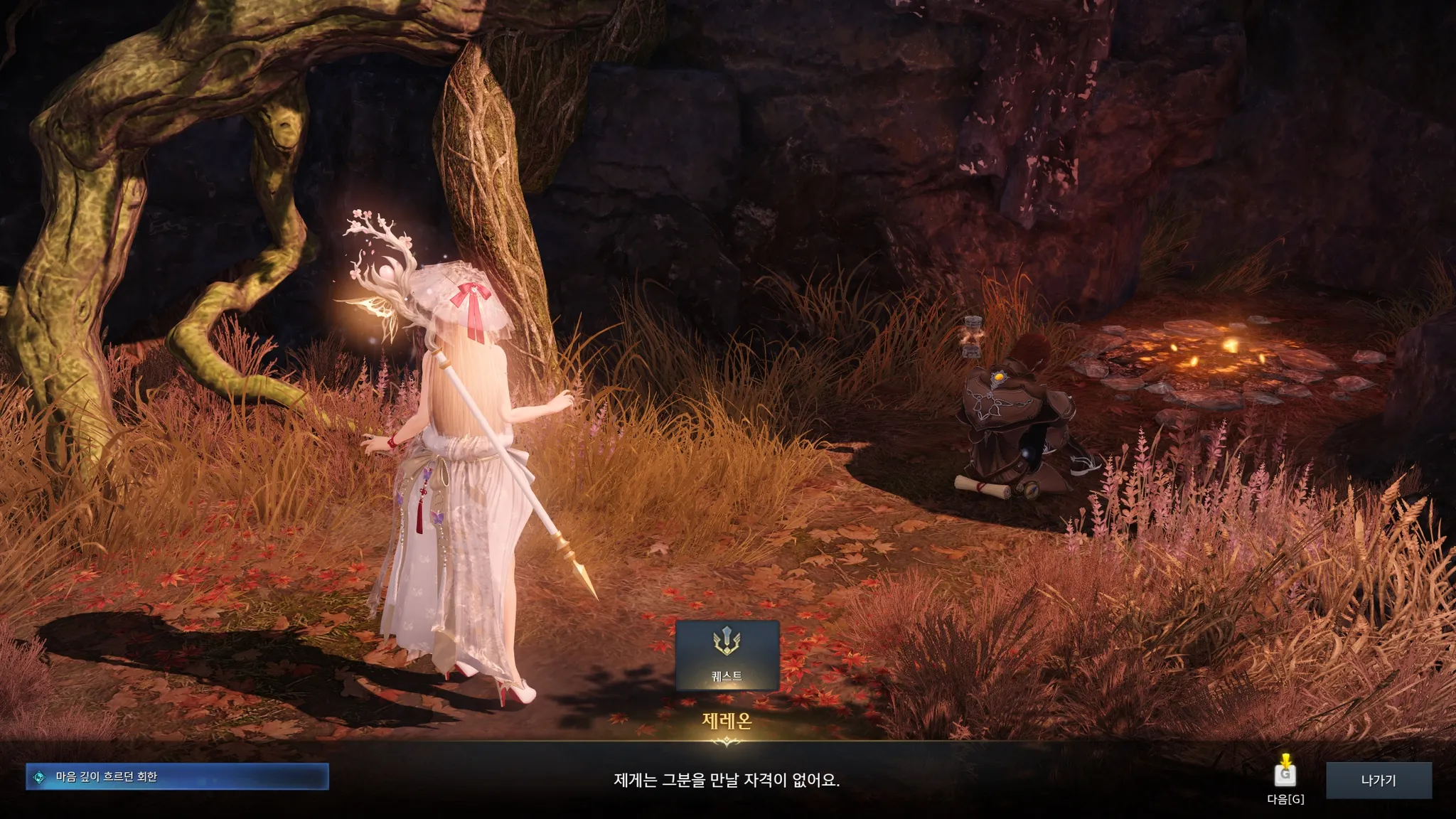1456x819 pixels.
Task: Select the quest 마음 깊이 흐르던 회한
Action: (177, 777)
